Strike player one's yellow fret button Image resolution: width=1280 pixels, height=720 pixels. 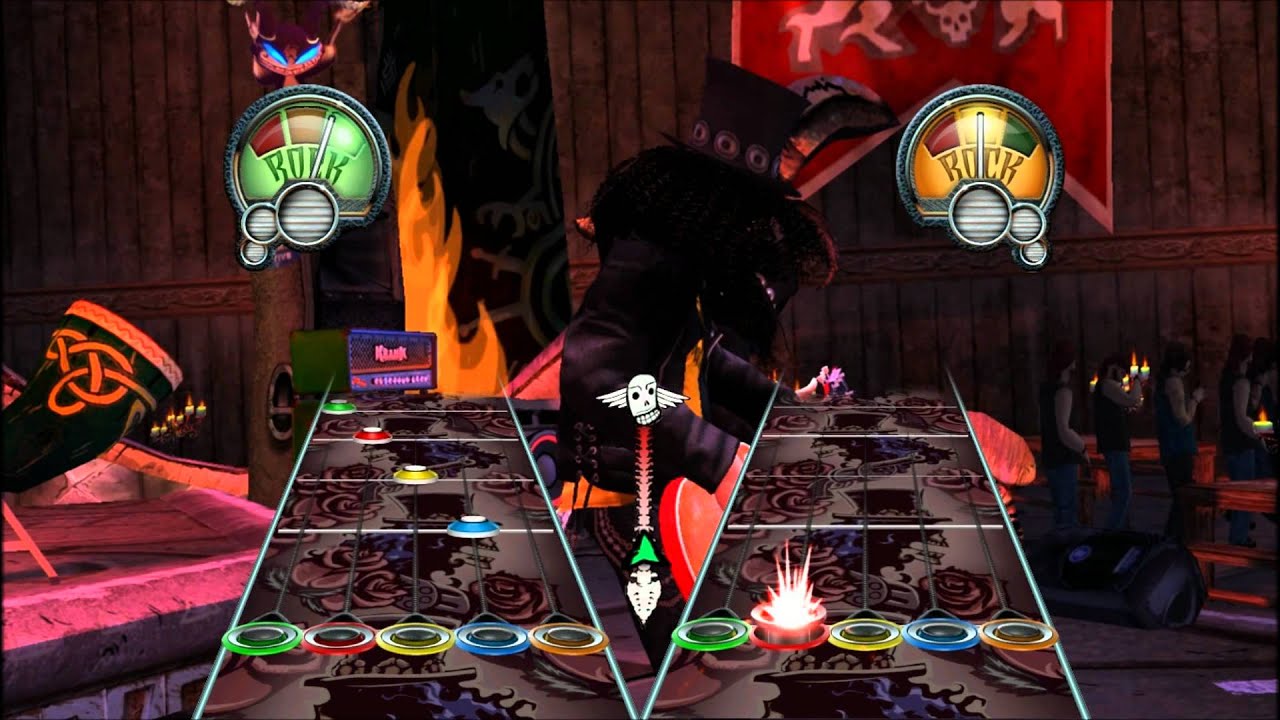[x=416, y=637]
